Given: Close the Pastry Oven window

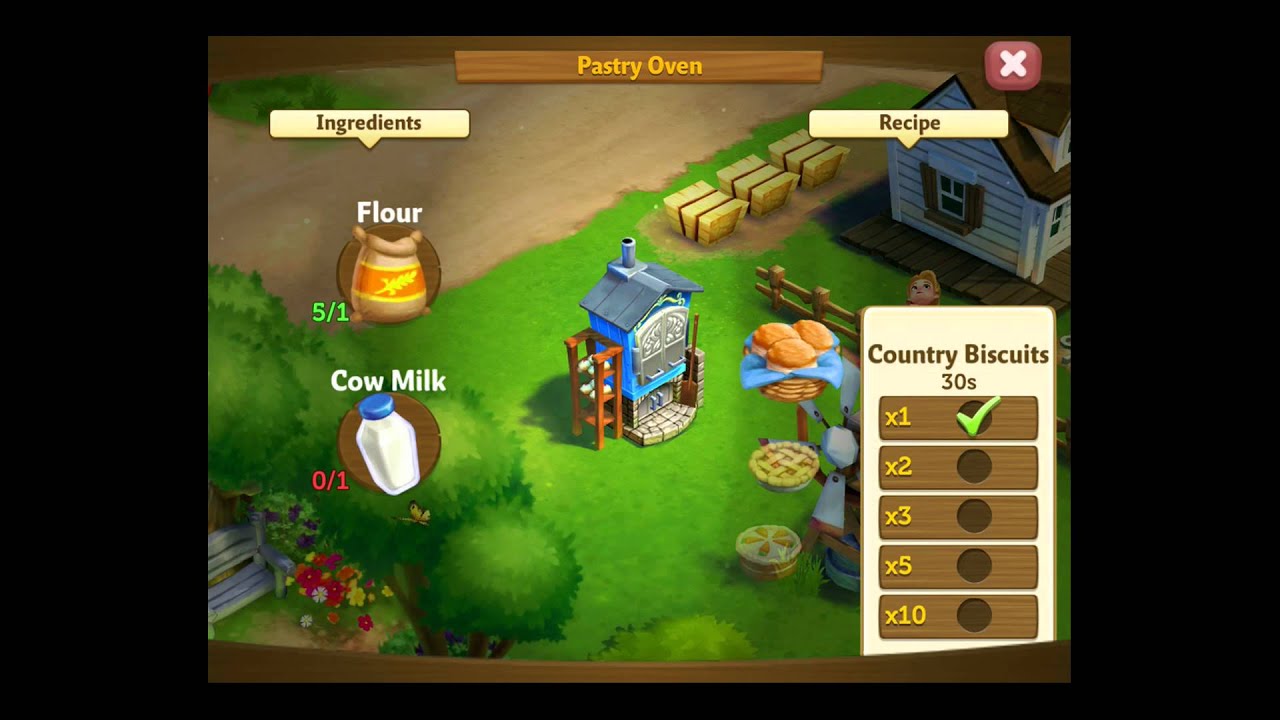Looking at the screenshot, I should coord(1013,64).
